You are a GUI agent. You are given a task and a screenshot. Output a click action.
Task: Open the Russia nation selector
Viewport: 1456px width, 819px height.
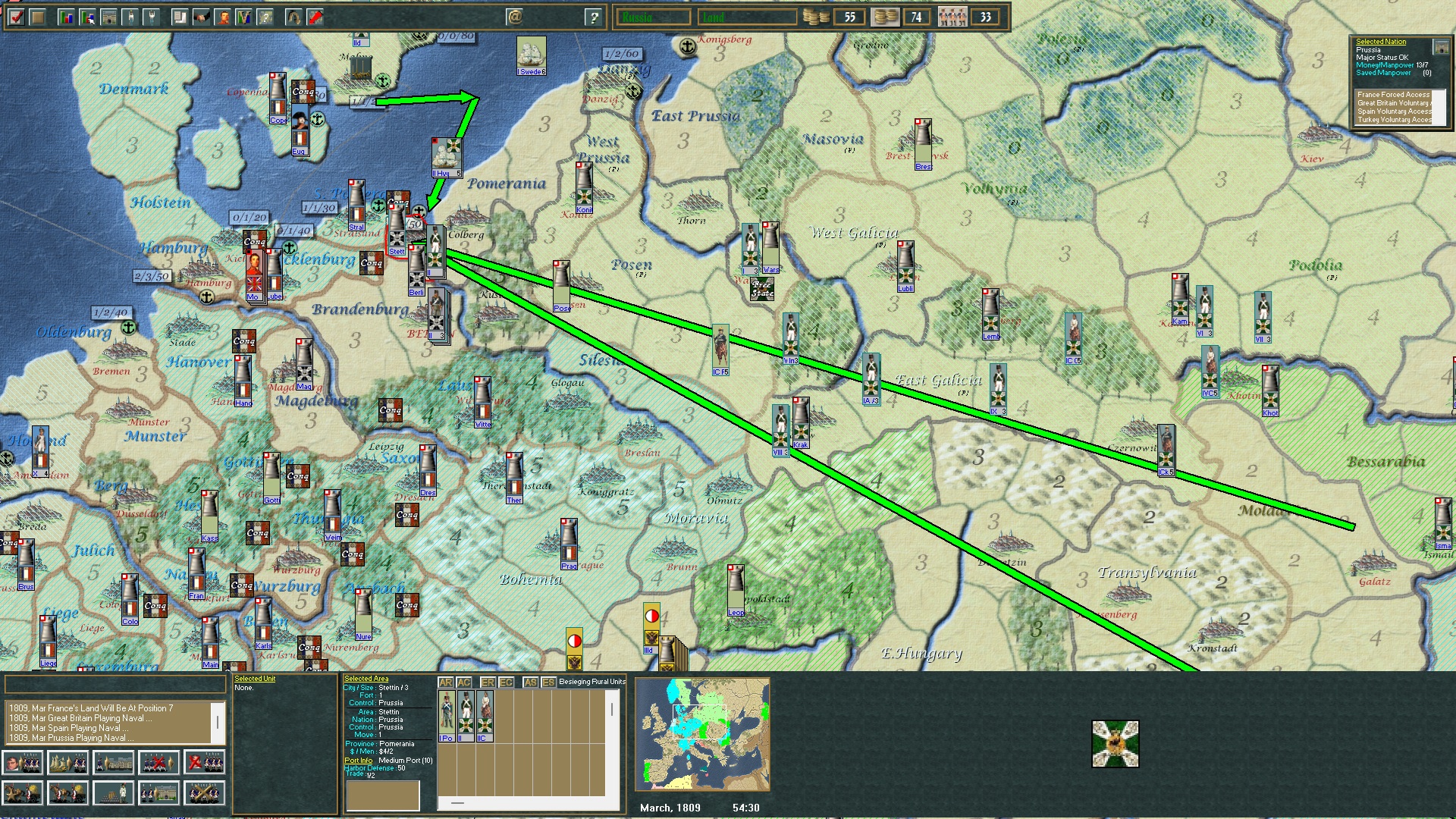(x=654, y=15)
